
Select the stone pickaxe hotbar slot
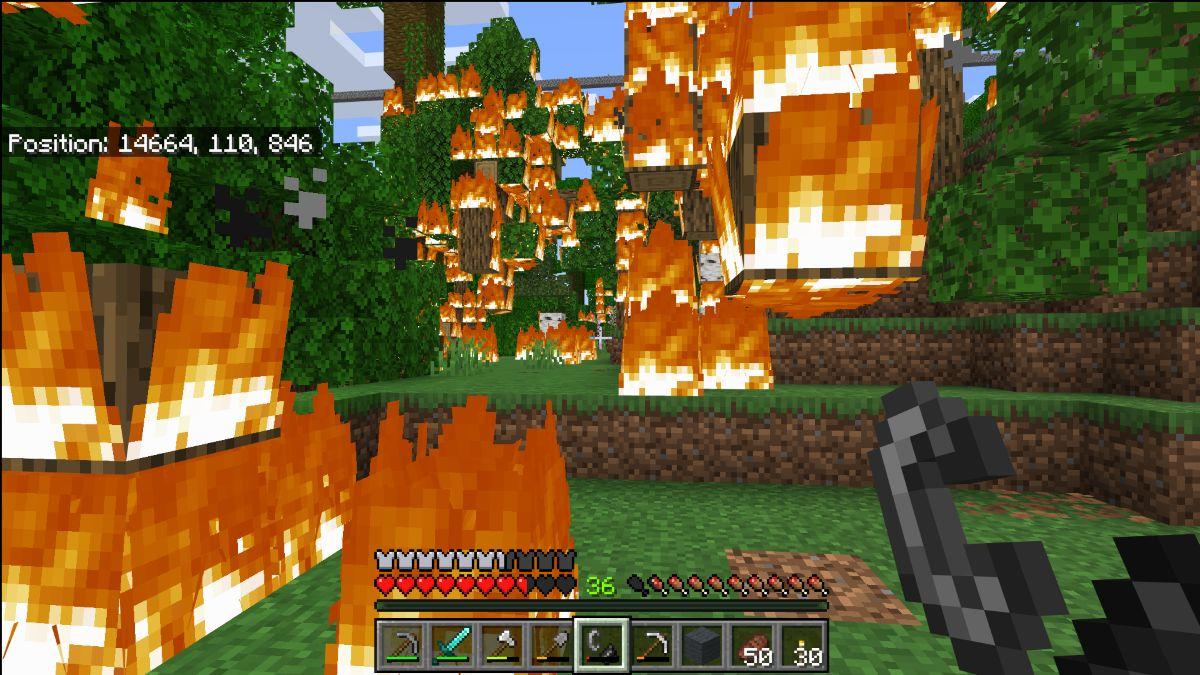tap(402, 645)
